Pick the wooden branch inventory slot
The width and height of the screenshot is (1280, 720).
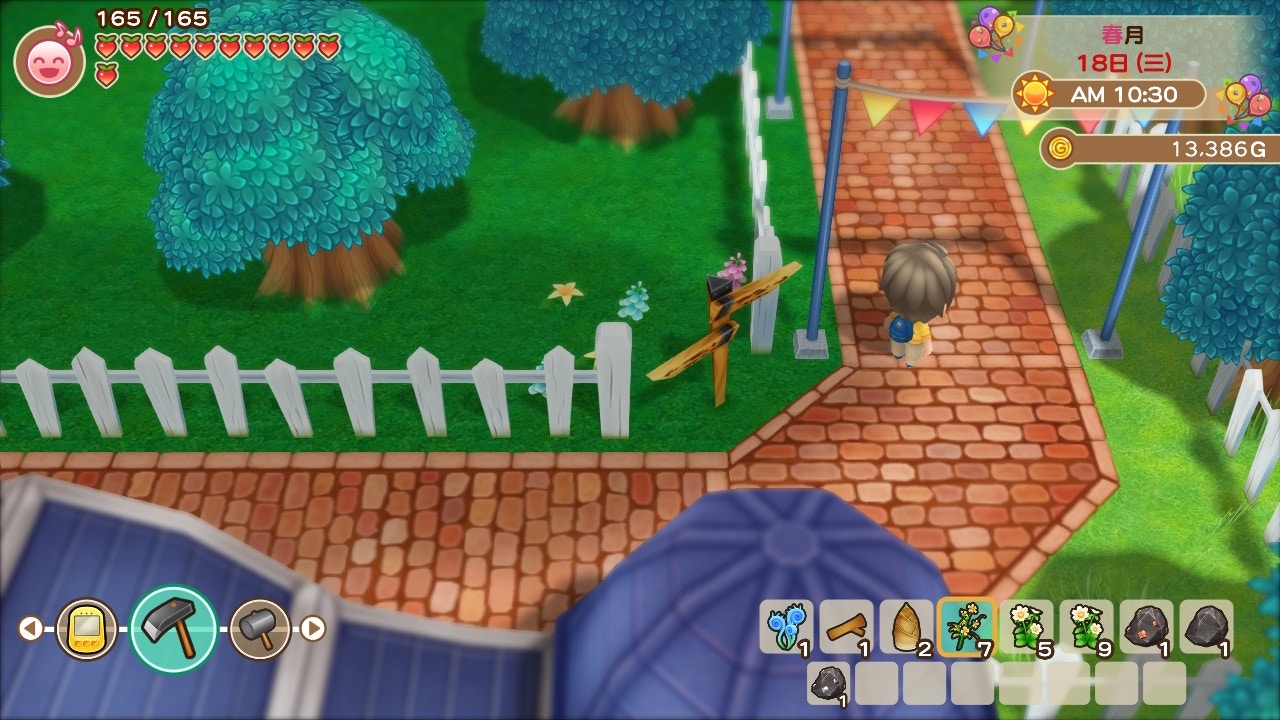pyautogui.click(x=846, y=627)
